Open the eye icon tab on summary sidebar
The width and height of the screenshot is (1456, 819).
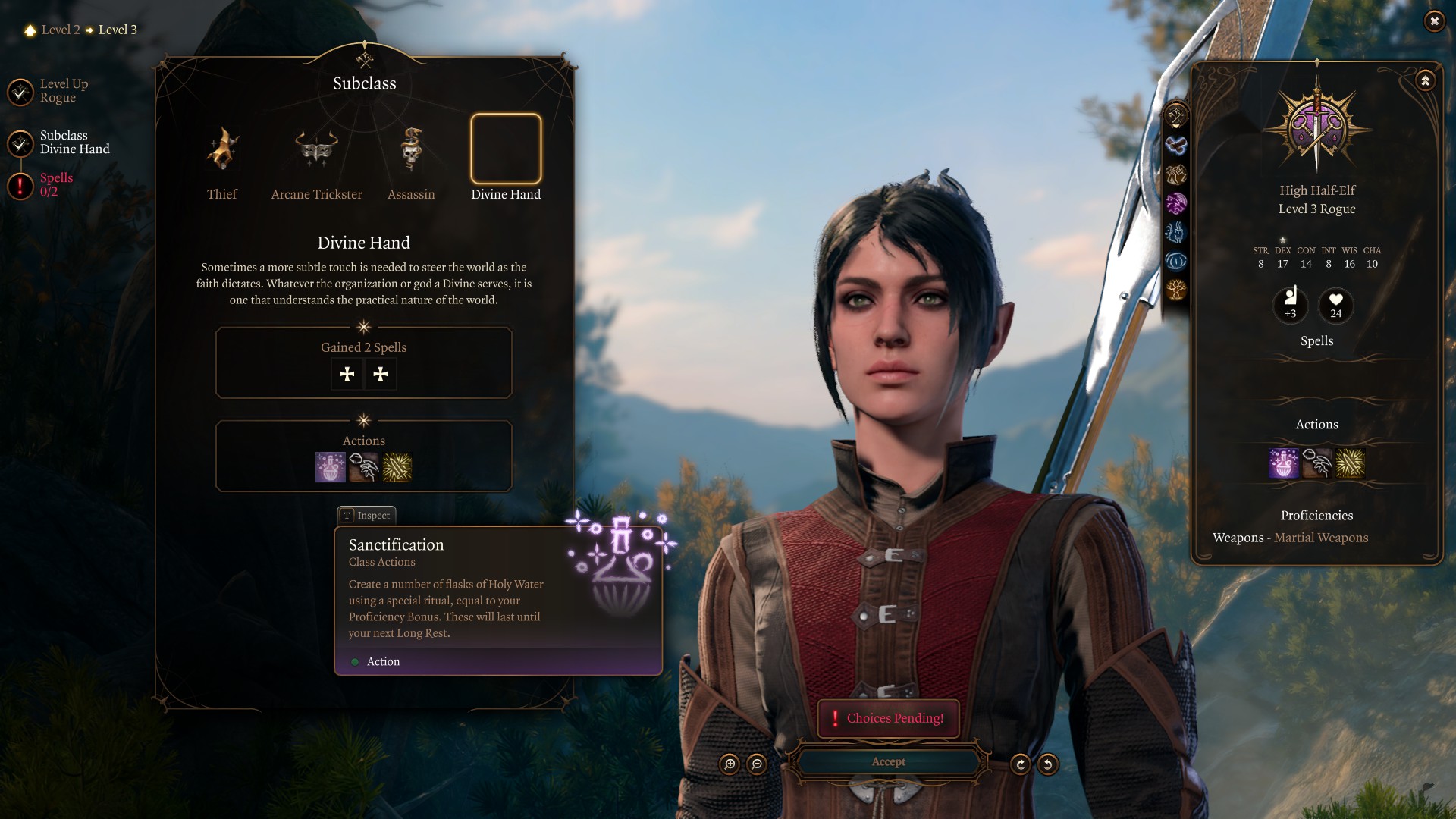1176,261
